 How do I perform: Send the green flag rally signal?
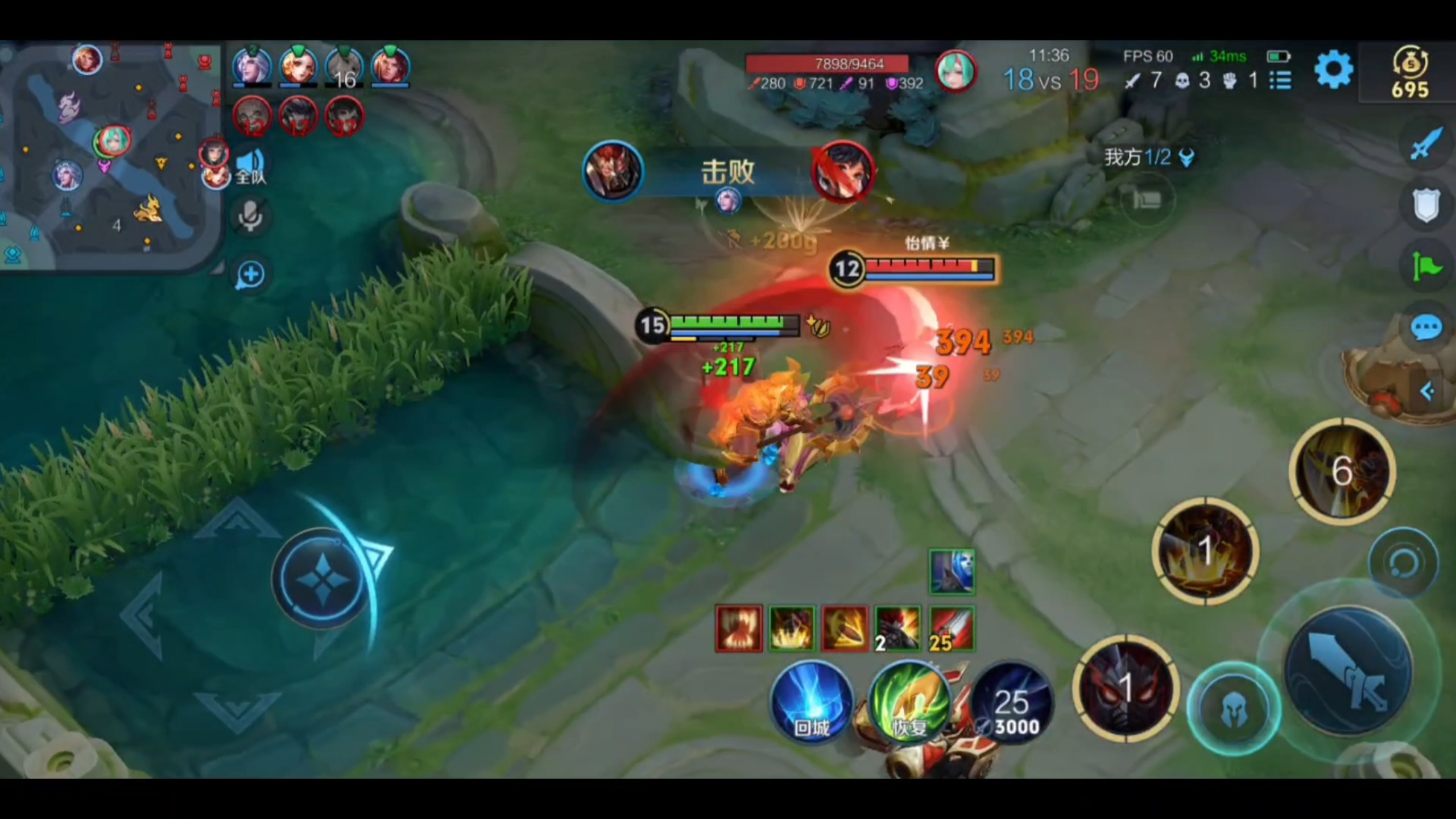click(1426, 266)
